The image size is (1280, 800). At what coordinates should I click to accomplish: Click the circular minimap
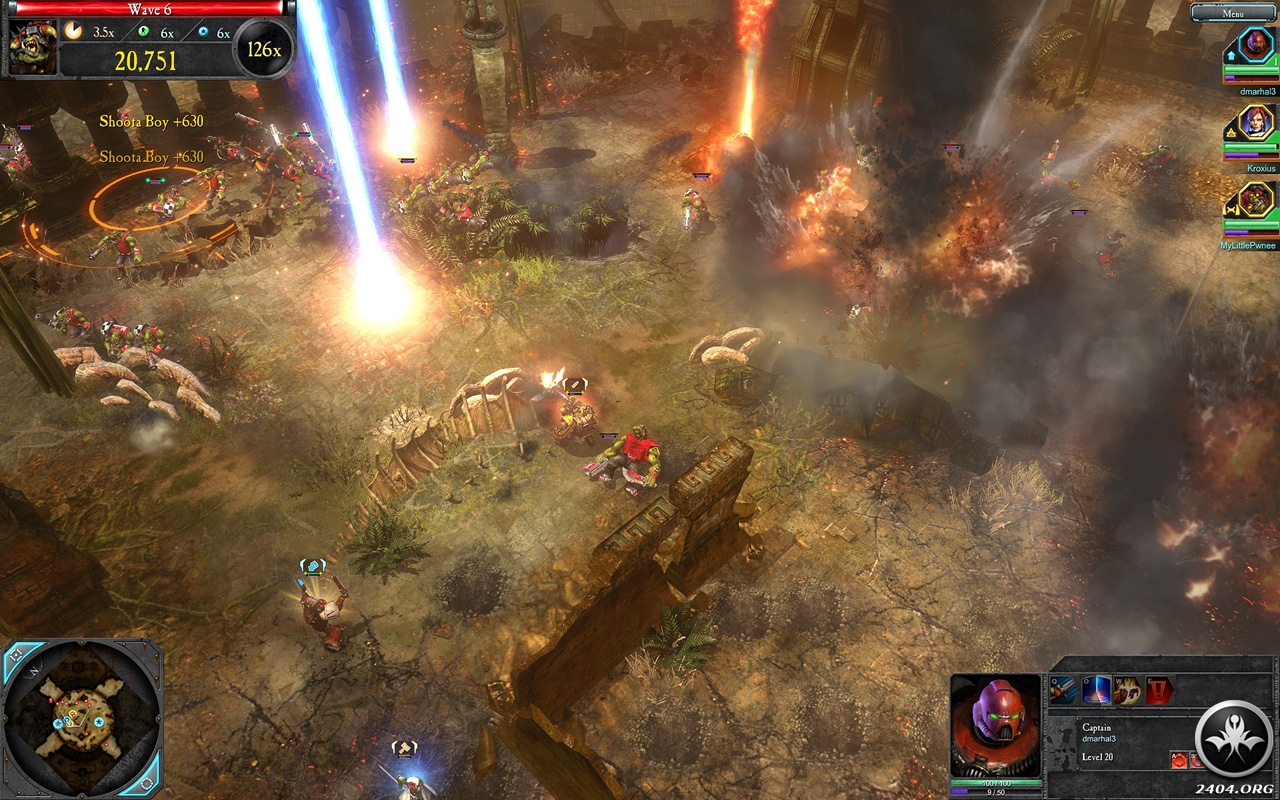[82, 716]
